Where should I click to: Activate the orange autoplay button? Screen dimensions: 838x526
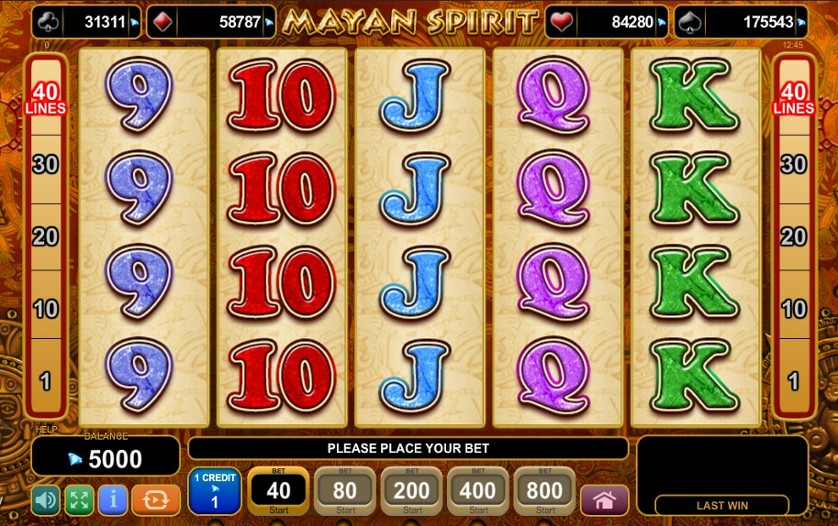point(155,500)
